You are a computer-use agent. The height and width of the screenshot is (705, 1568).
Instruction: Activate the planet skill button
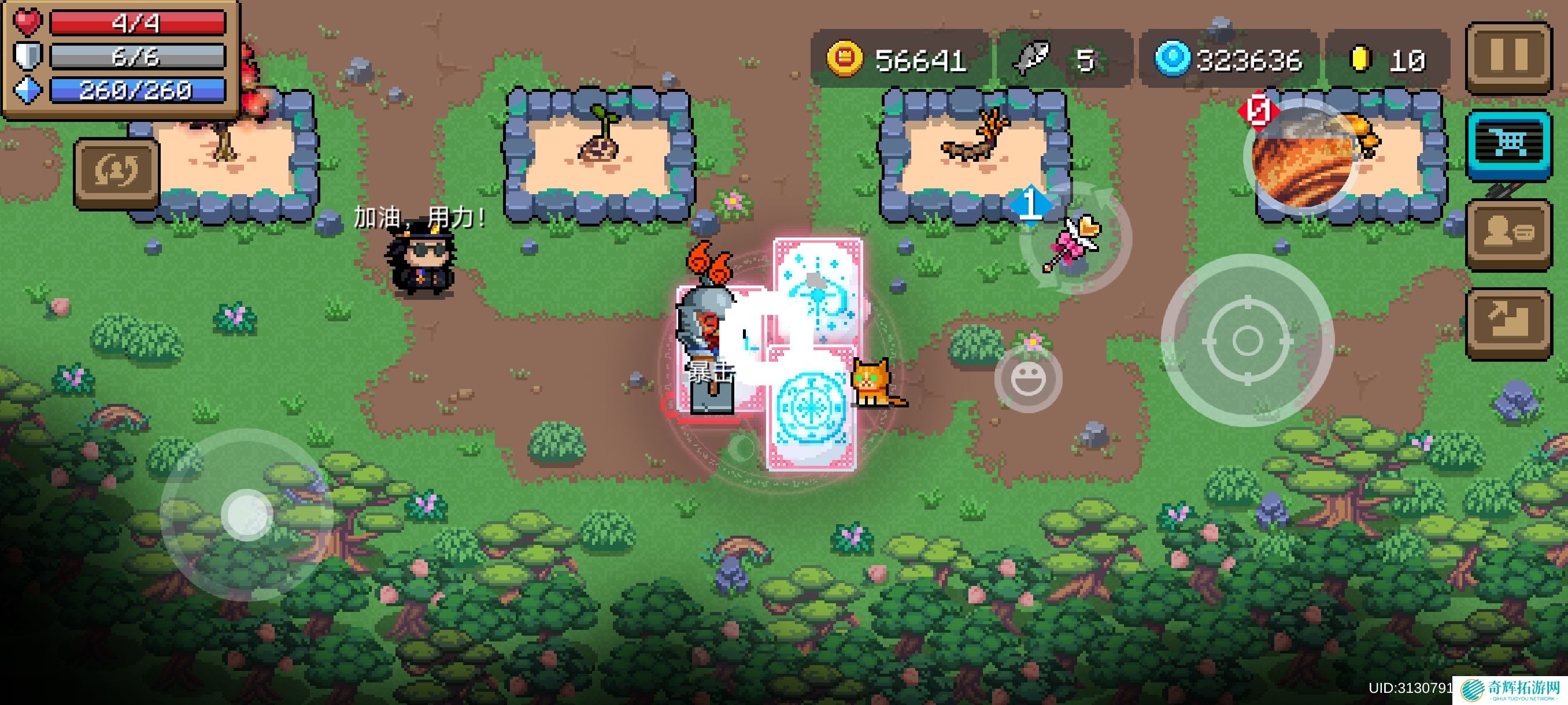pos(1301,157)
